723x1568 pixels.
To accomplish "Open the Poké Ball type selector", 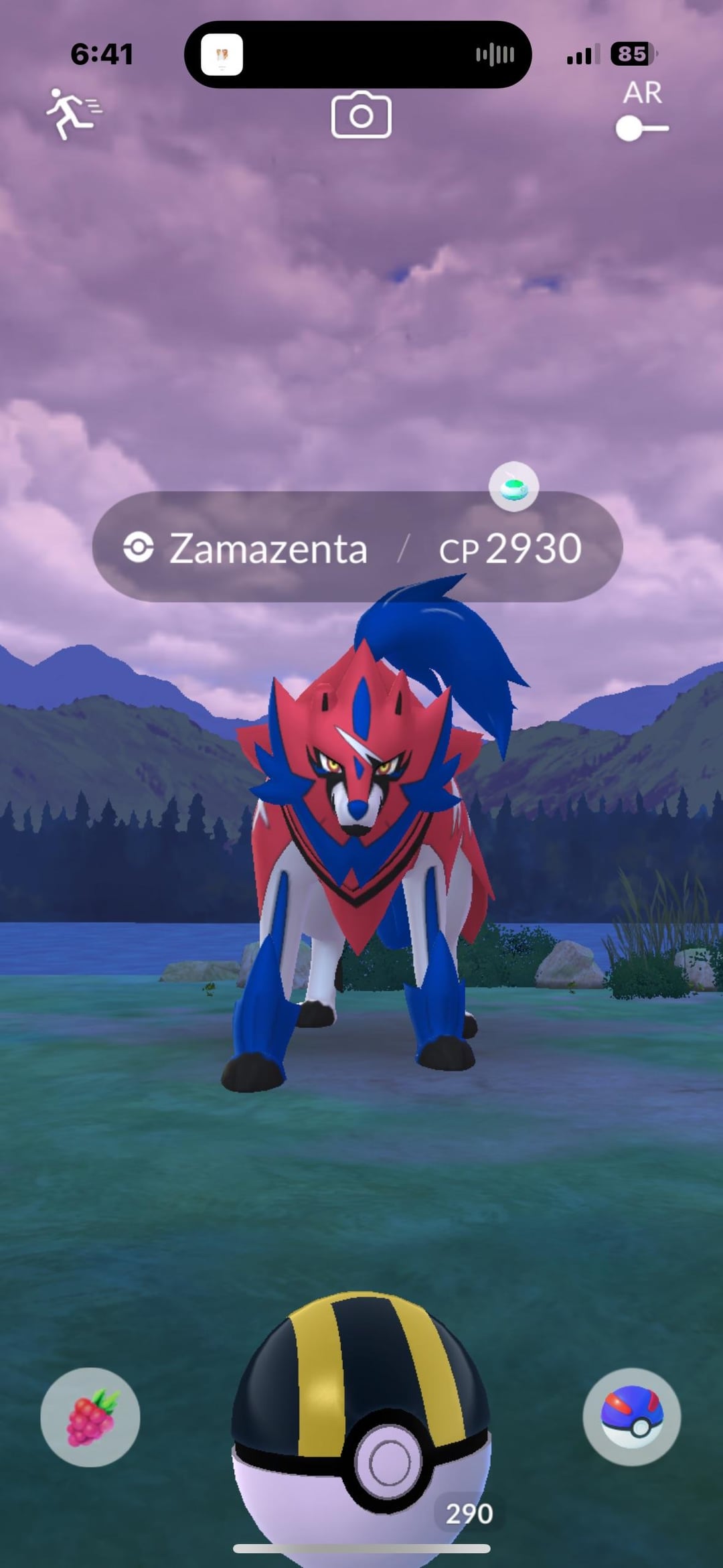I will click(x=631, y=1417).
